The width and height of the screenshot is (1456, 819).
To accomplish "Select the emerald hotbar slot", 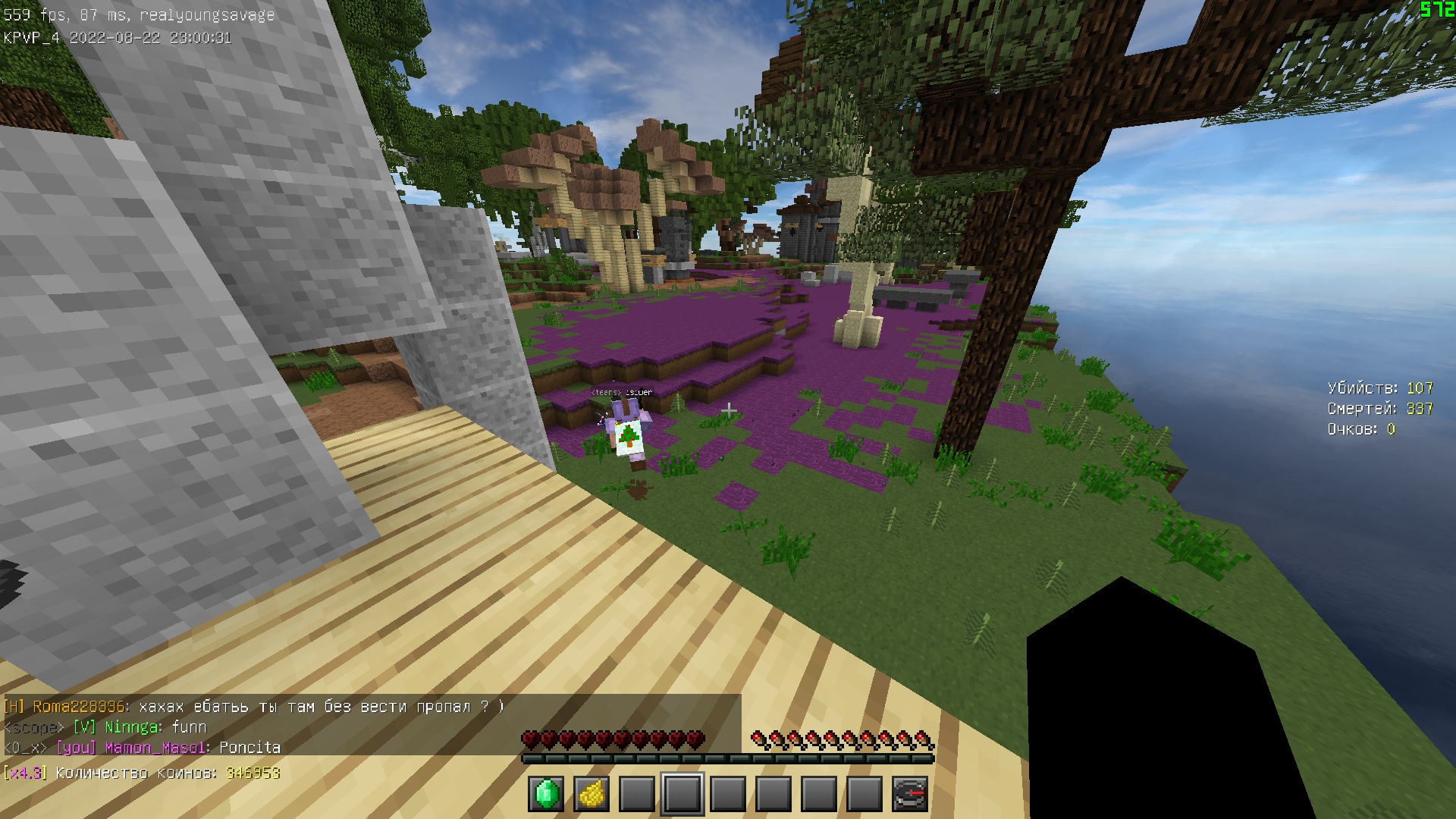I will tap(546, 794).
